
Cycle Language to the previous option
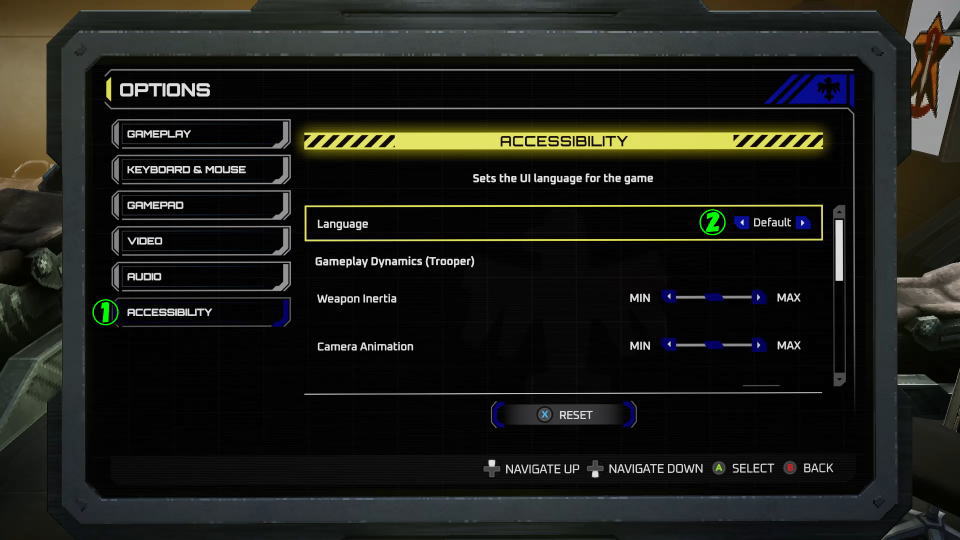[742, 223]
